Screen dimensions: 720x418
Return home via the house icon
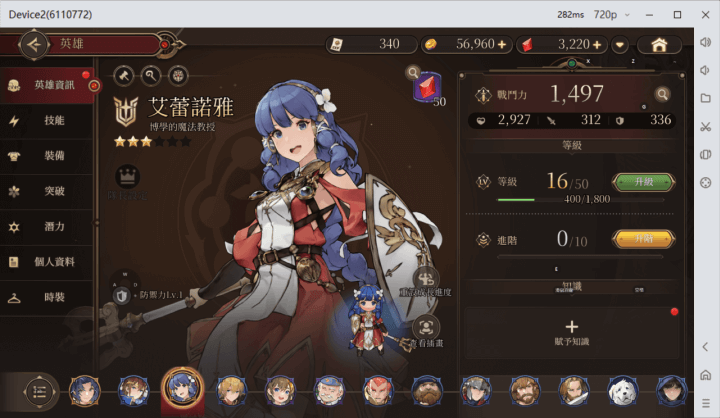coord(659,45)
